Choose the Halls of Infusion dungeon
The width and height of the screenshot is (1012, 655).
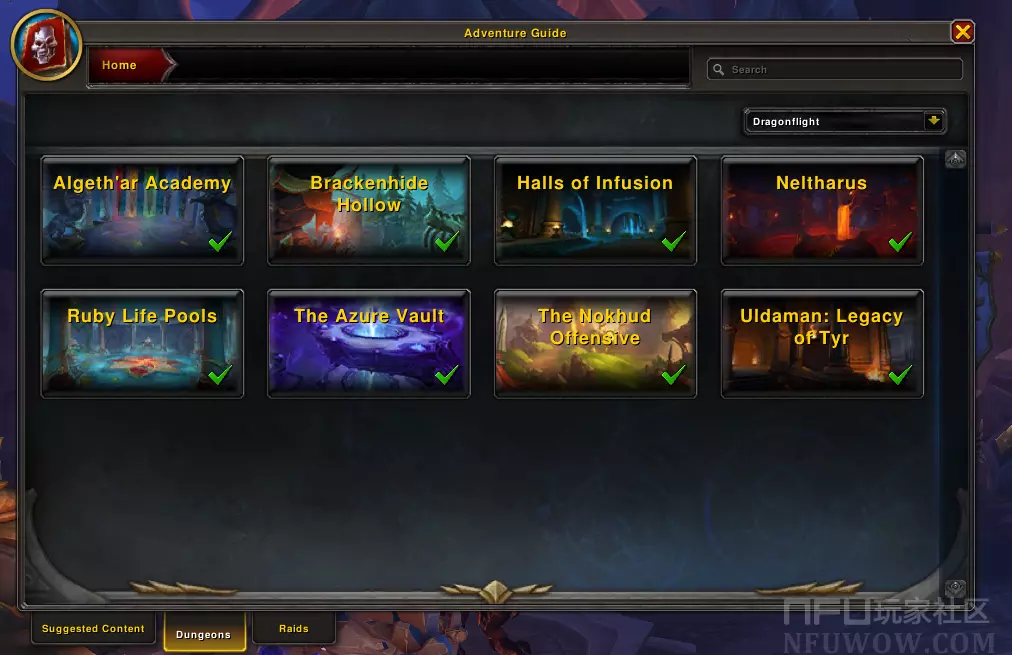(595, 210)
